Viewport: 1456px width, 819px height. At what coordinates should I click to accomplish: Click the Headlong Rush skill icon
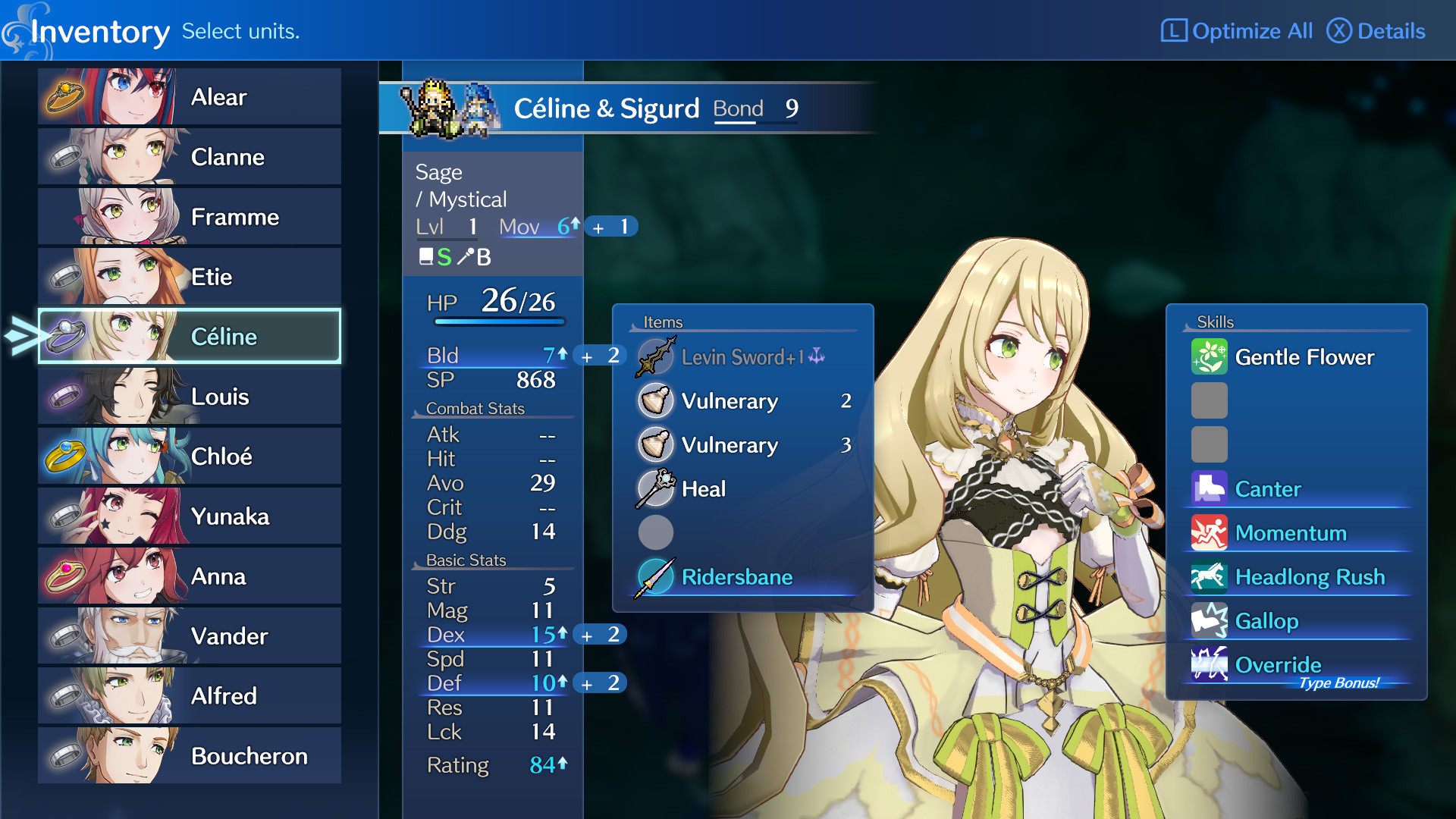[1209, 577]
